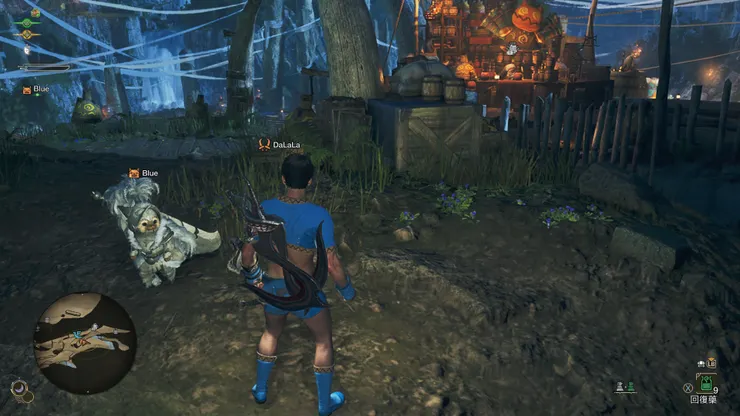Viewport: 740px width, 416px height.
Task: Select the green 回復薬 potion item slot
Action: [x=706, y=384]
